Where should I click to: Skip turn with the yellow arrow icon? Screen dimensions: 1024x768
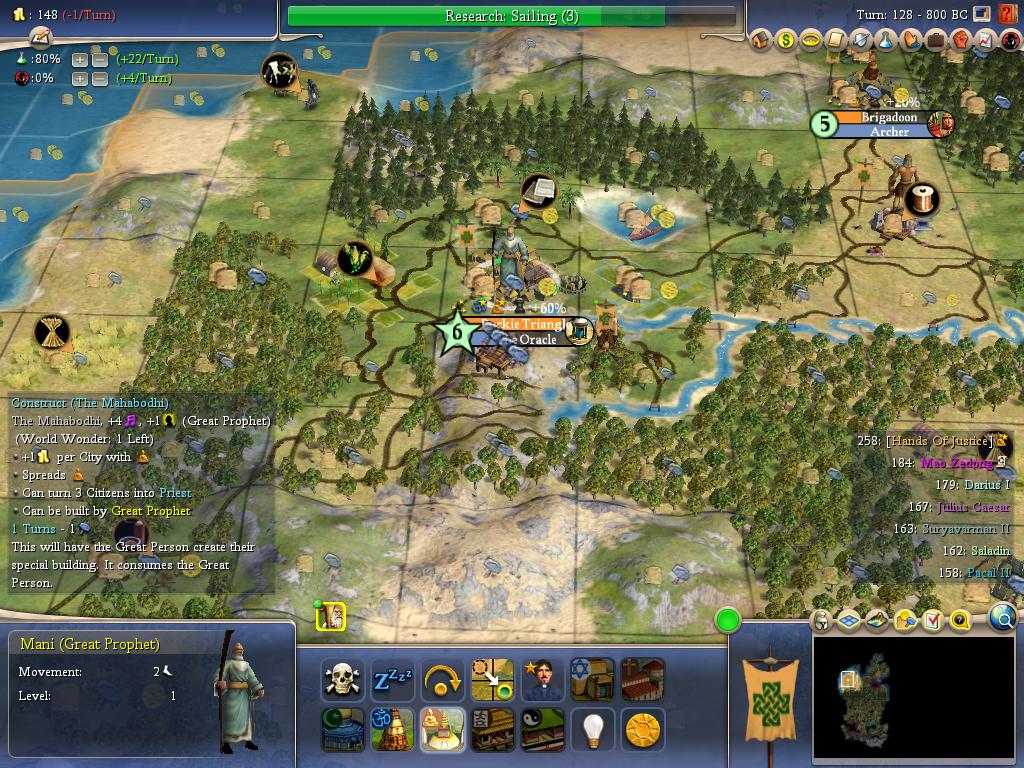click(x=443, y=680)
